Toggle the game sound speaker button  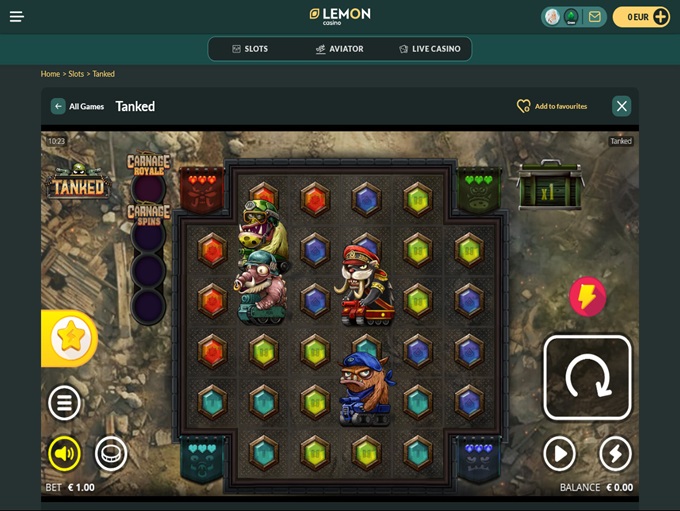click(65, 454)
